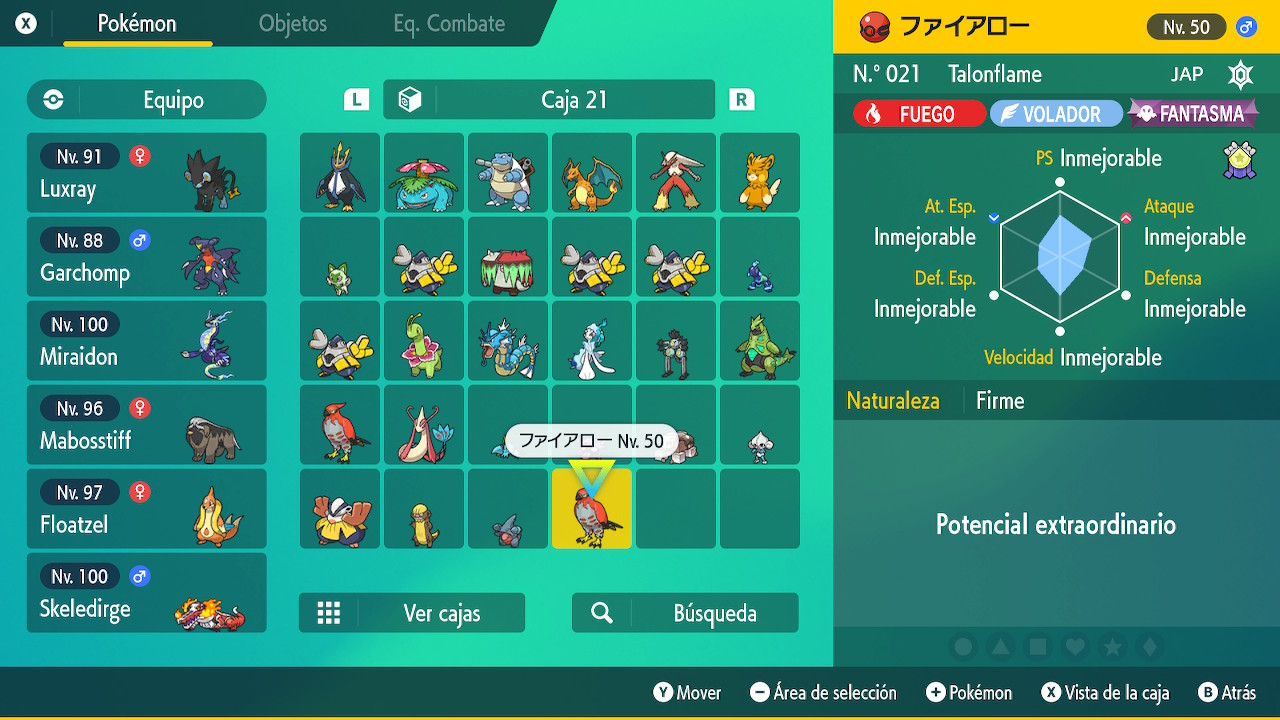1280x720 pixels.
Task: Select Mabosstiff party member
Action: [x=147, y=425]
